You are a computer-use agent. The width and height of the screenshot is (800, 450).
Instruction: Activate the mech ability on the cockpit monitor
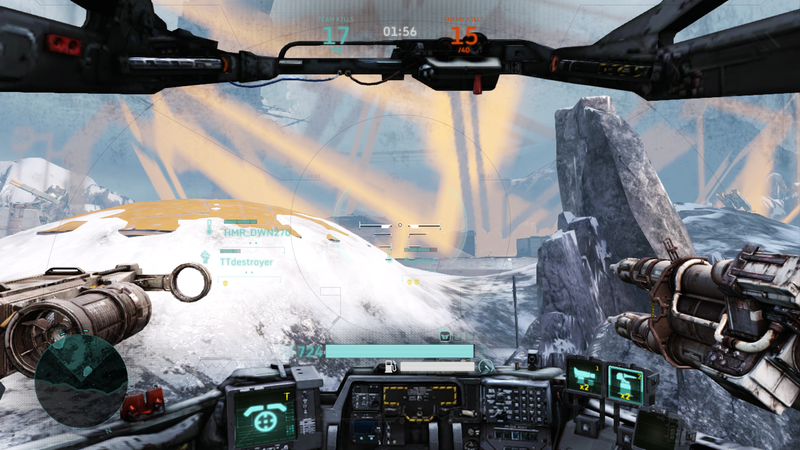coord(264,418)
